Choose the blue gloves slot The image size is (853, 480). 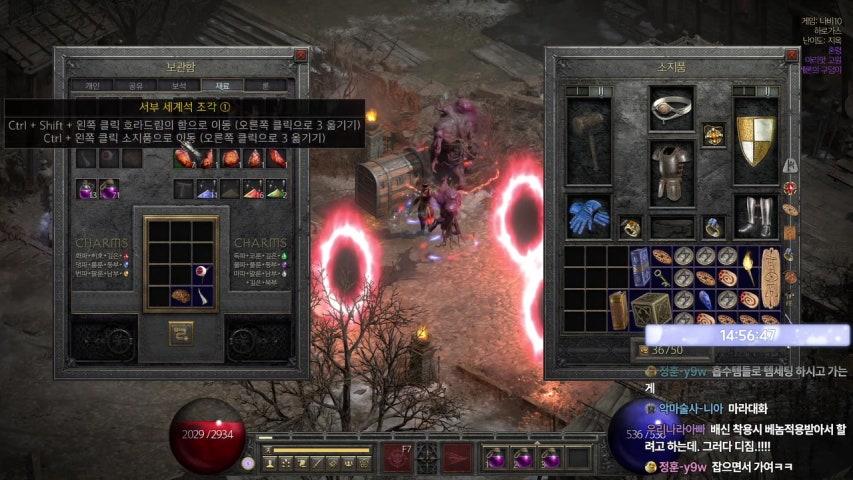(x=589, y=215)
